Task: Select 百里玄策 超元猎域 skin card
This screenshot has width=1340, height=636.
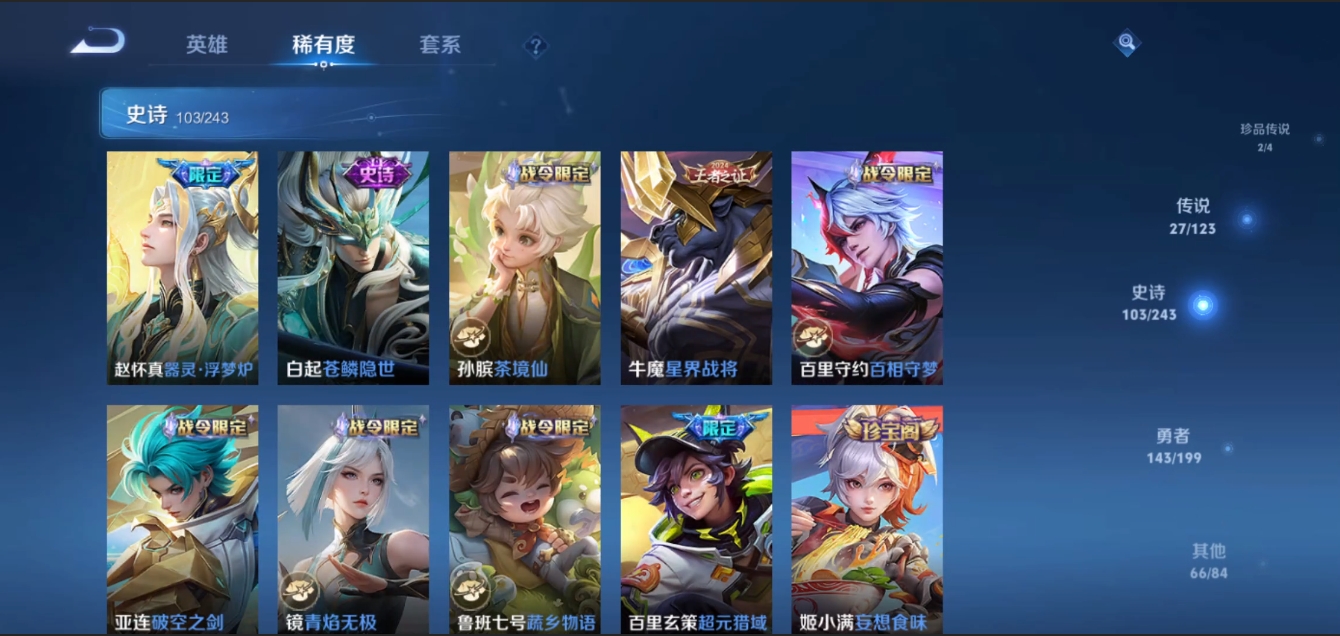Action: click(696, 518)
